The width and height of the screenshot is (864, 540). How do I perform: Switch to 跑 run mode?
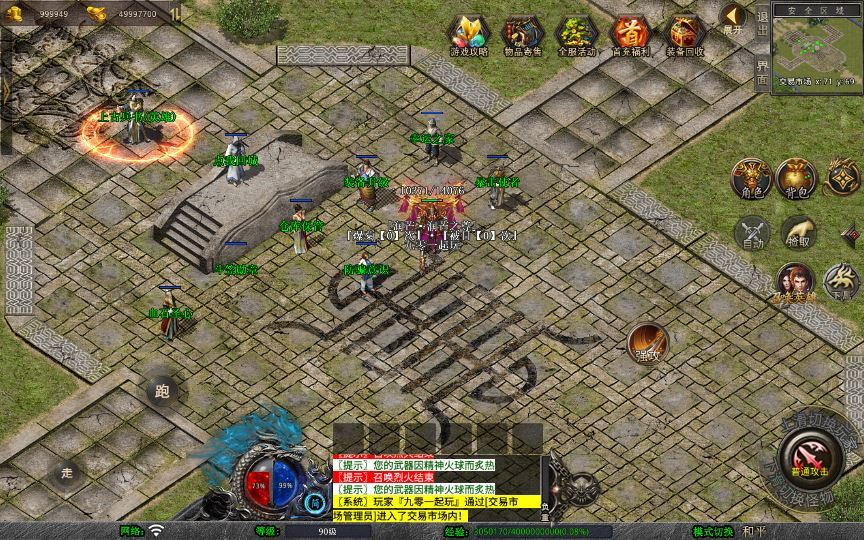click(161, 392)
